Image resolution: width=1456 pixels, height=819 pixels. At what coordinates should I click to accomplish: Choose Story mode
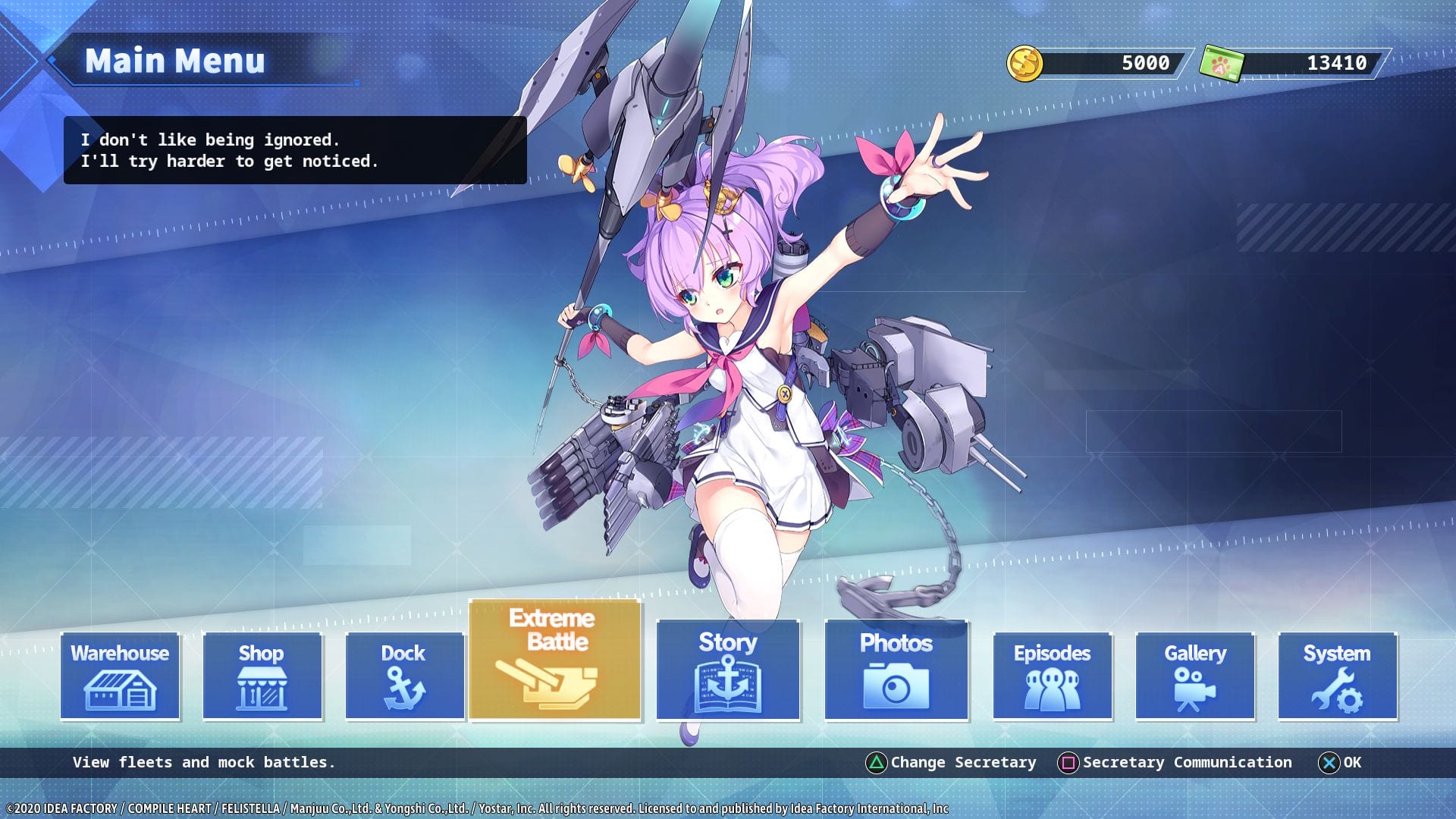(x=728, y=670)
